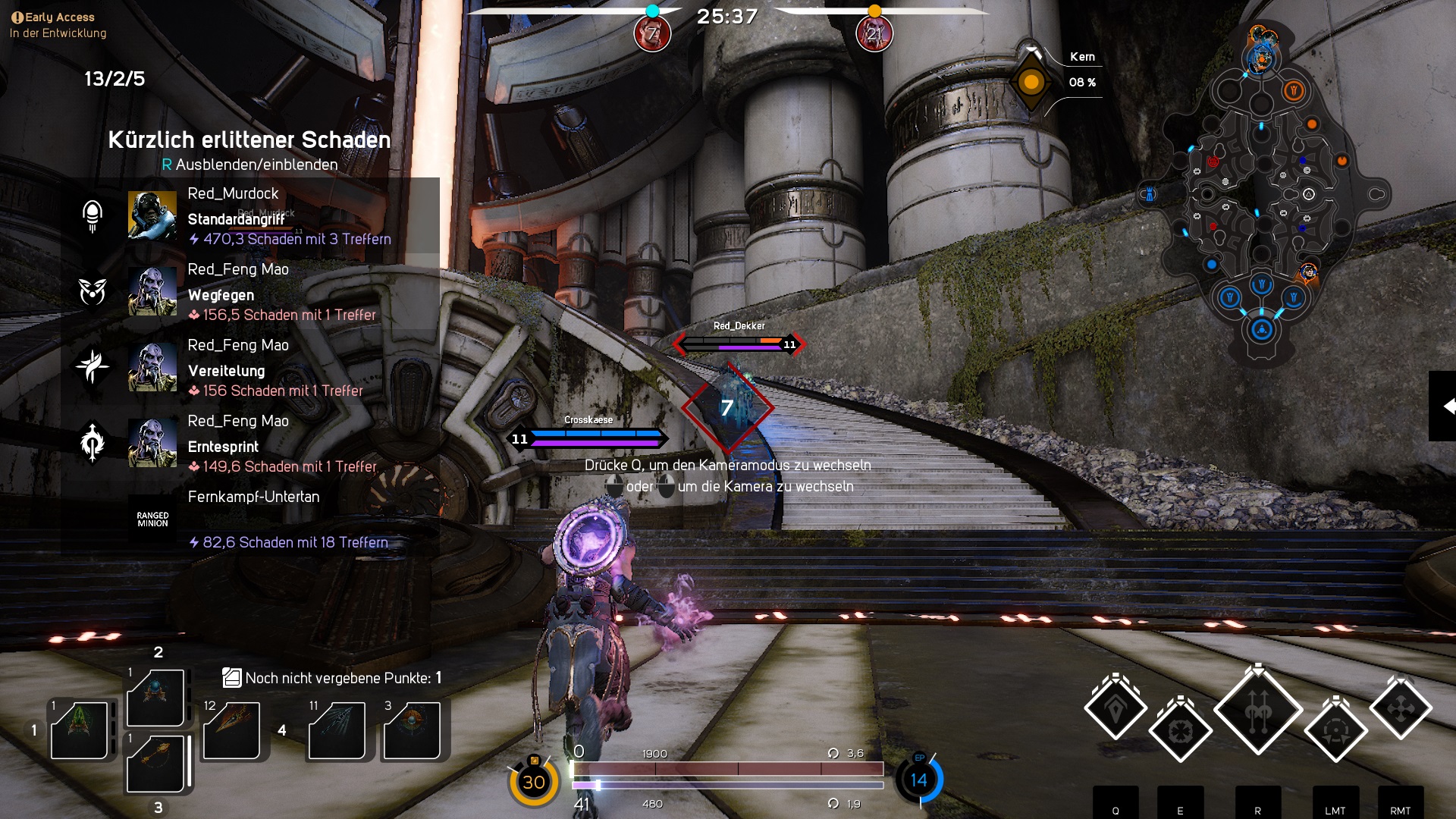Select the blue spear card slot

point(337,730)
